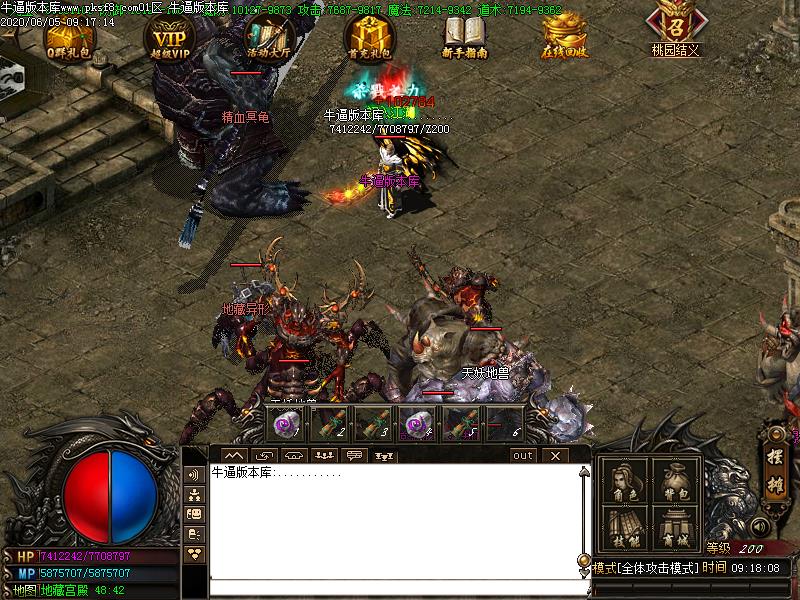Open the 角色 character panel
The width and height of the screenshot is (800, 600).
point(625,482)
